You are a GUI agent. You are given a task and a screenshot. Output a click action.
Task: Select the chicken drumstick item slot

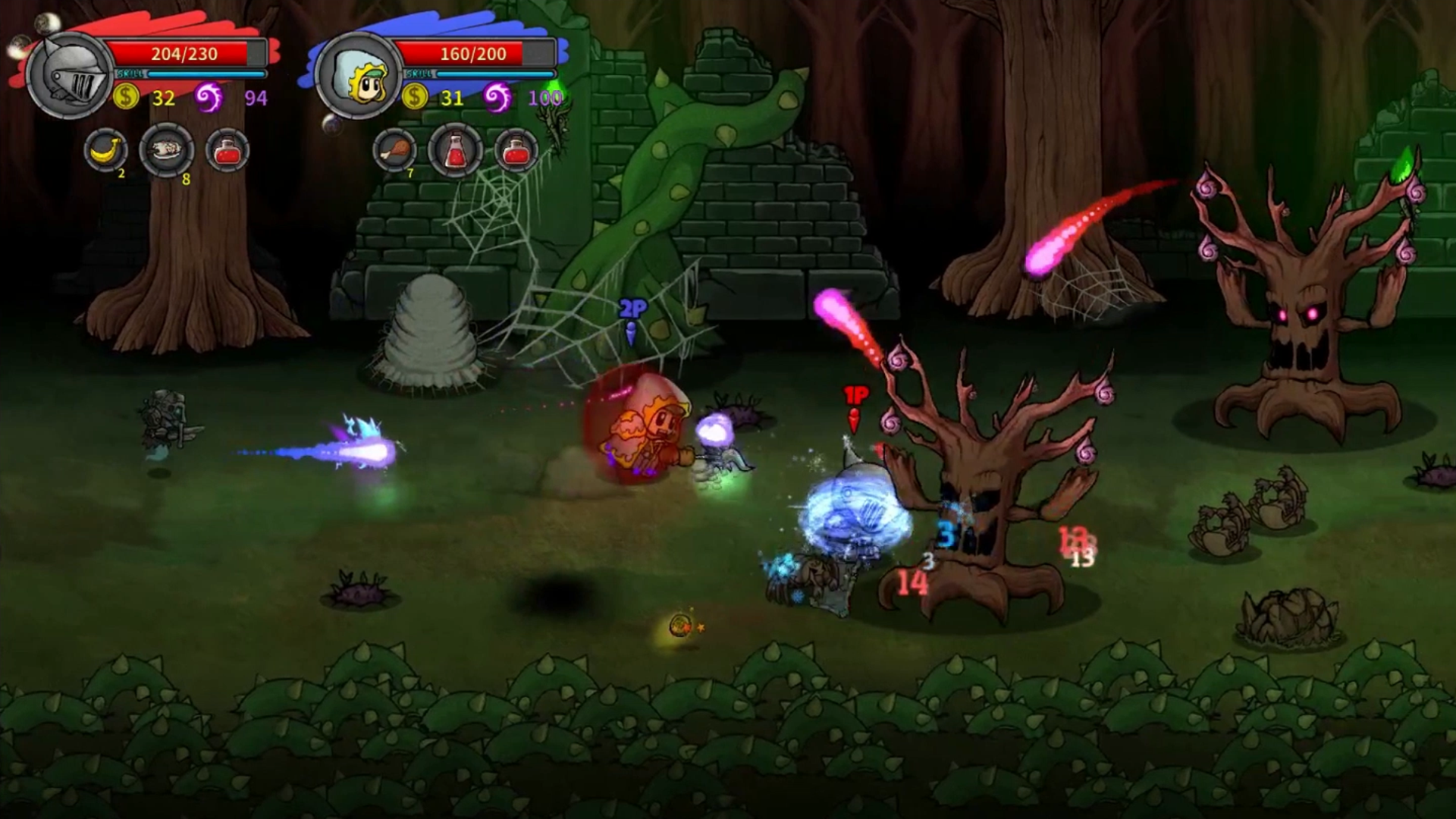point(394,150)
